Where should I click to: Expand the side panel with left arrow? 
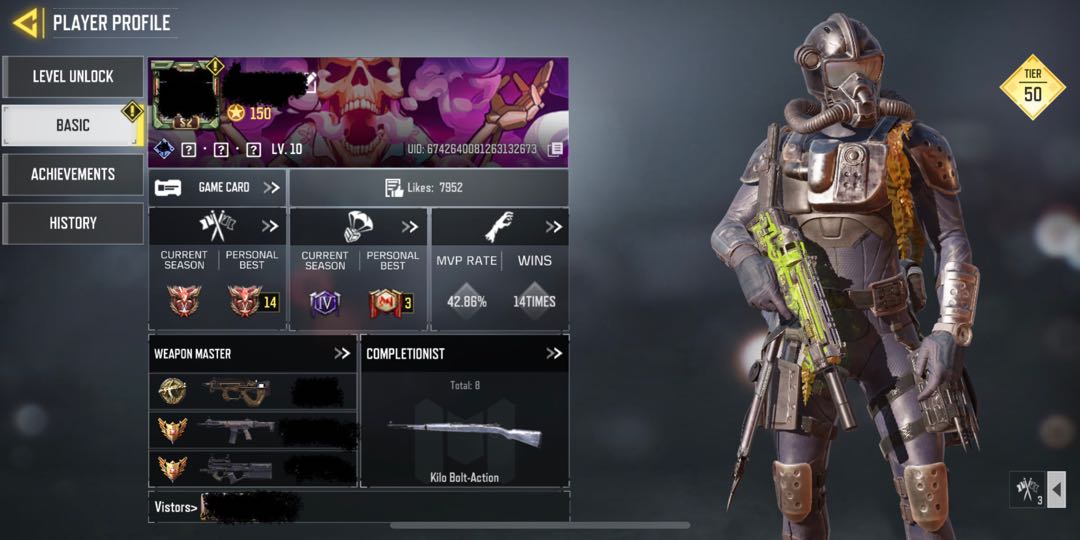[x=1056, y=490]
